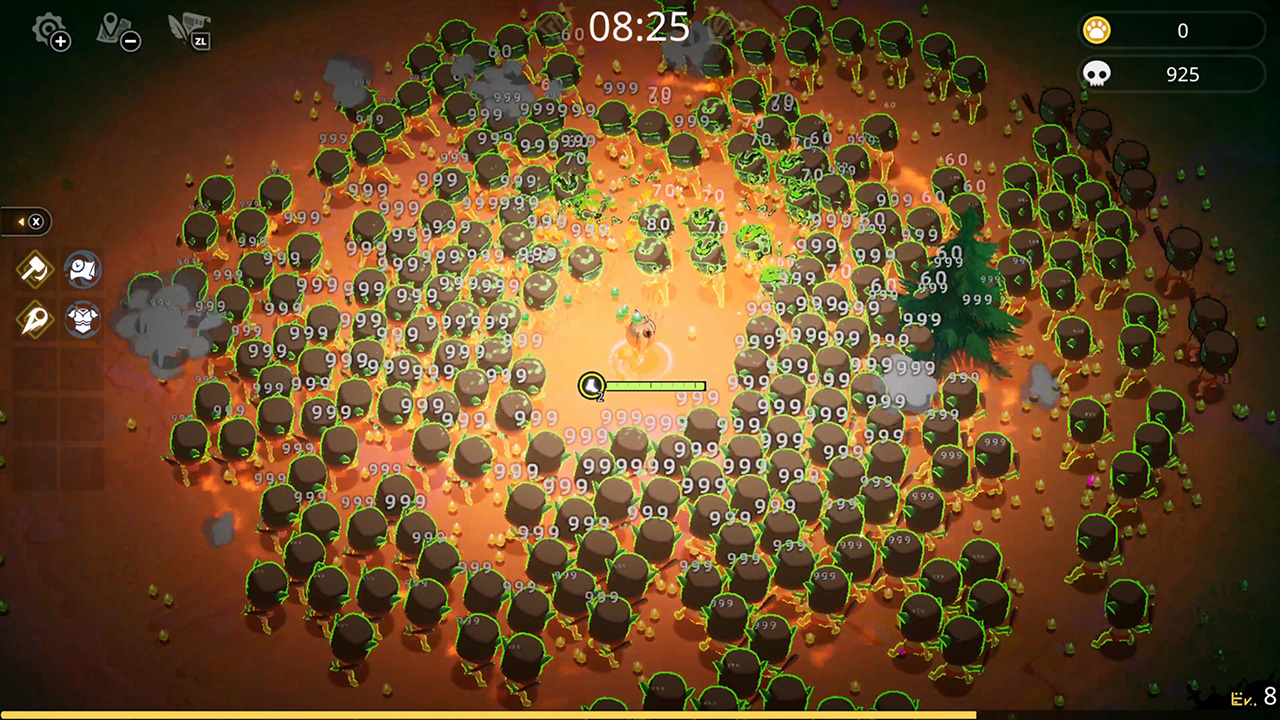
Task: Click the golden paw currency icon
Action: (1097, 30)
